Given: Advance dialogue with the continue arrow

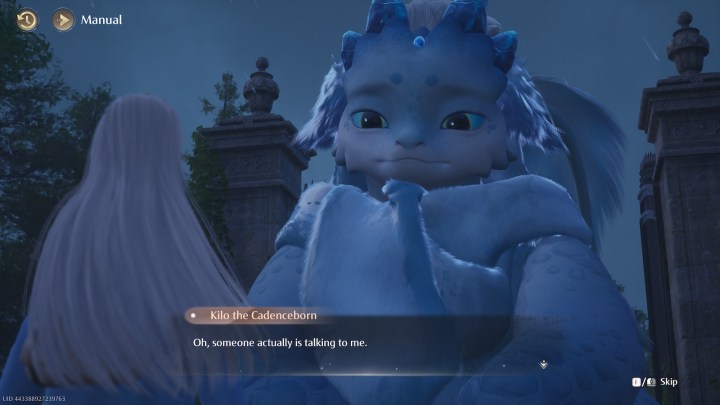Looking at the screenshot, I should pos(543,364).
